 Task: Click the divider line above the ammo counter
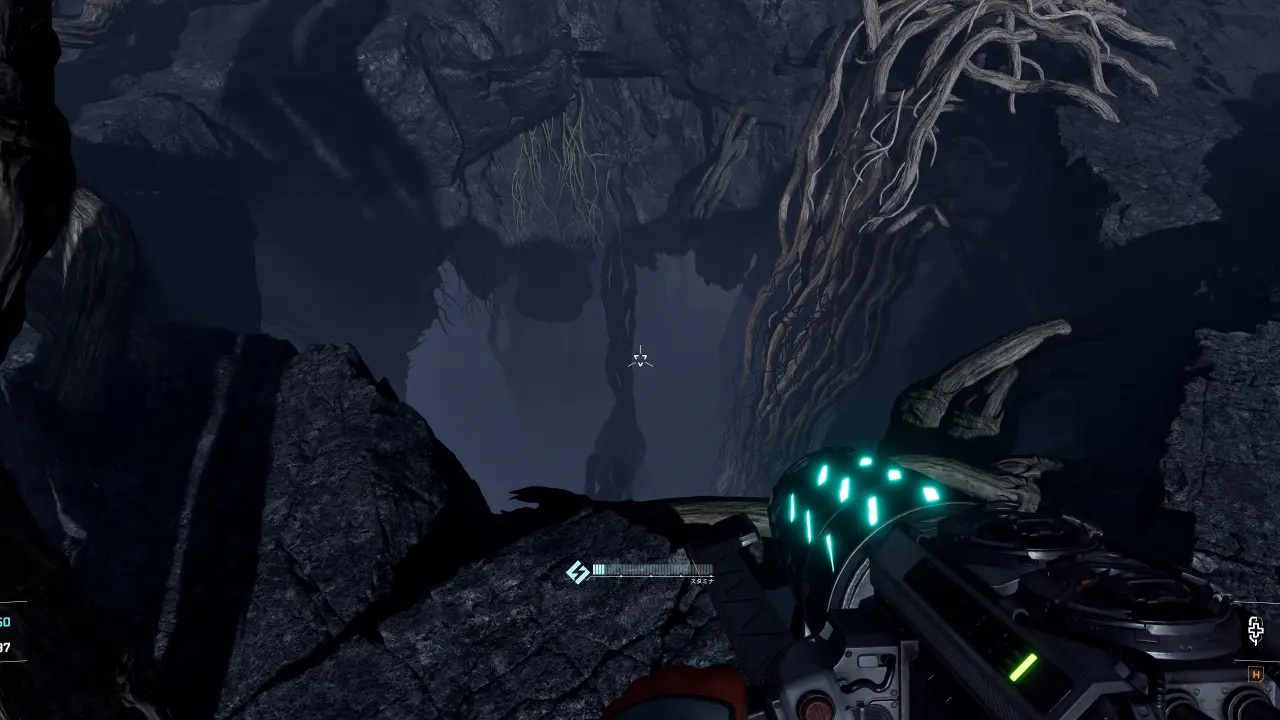point(12,601)
